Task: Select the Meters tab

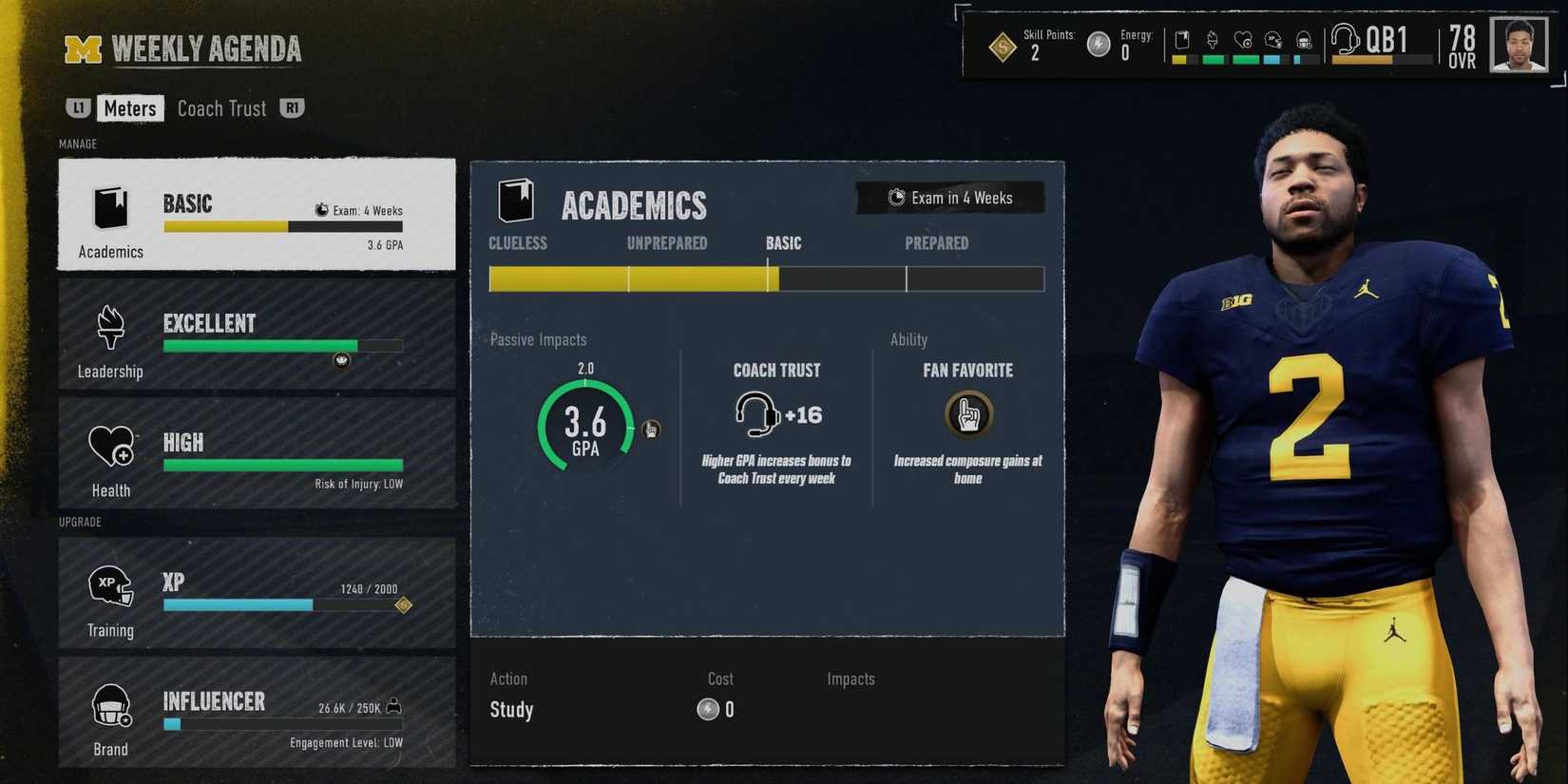Action: tap(130, 107)
